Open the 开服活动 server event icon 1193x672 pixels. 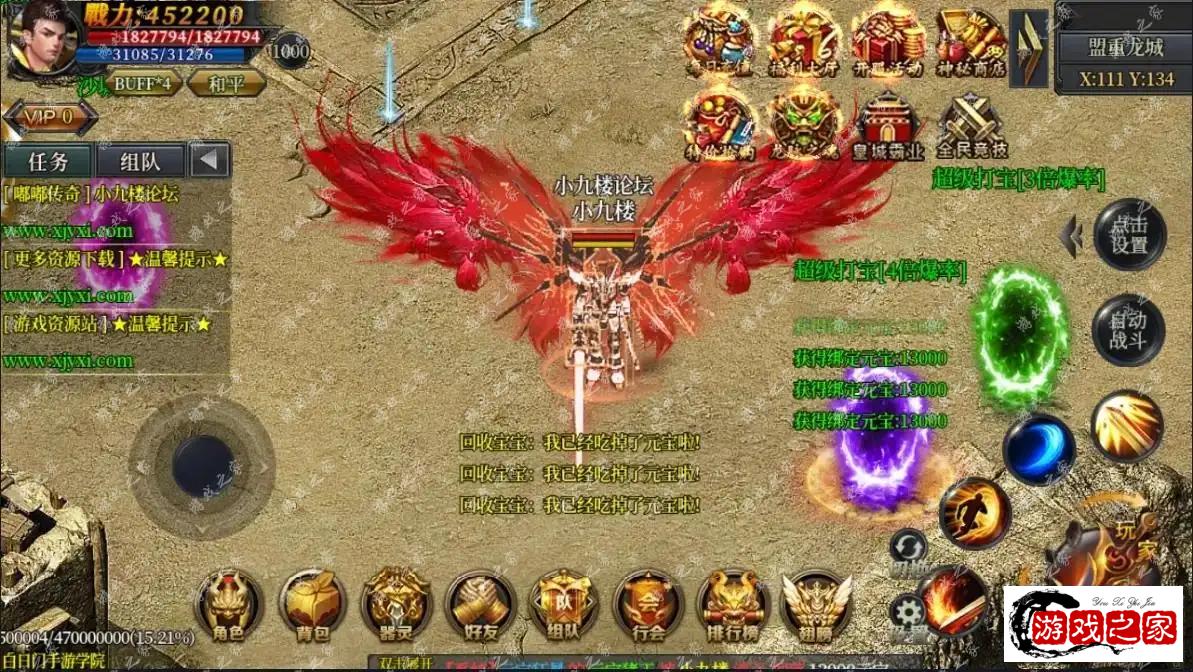click(x=887, y=39)
